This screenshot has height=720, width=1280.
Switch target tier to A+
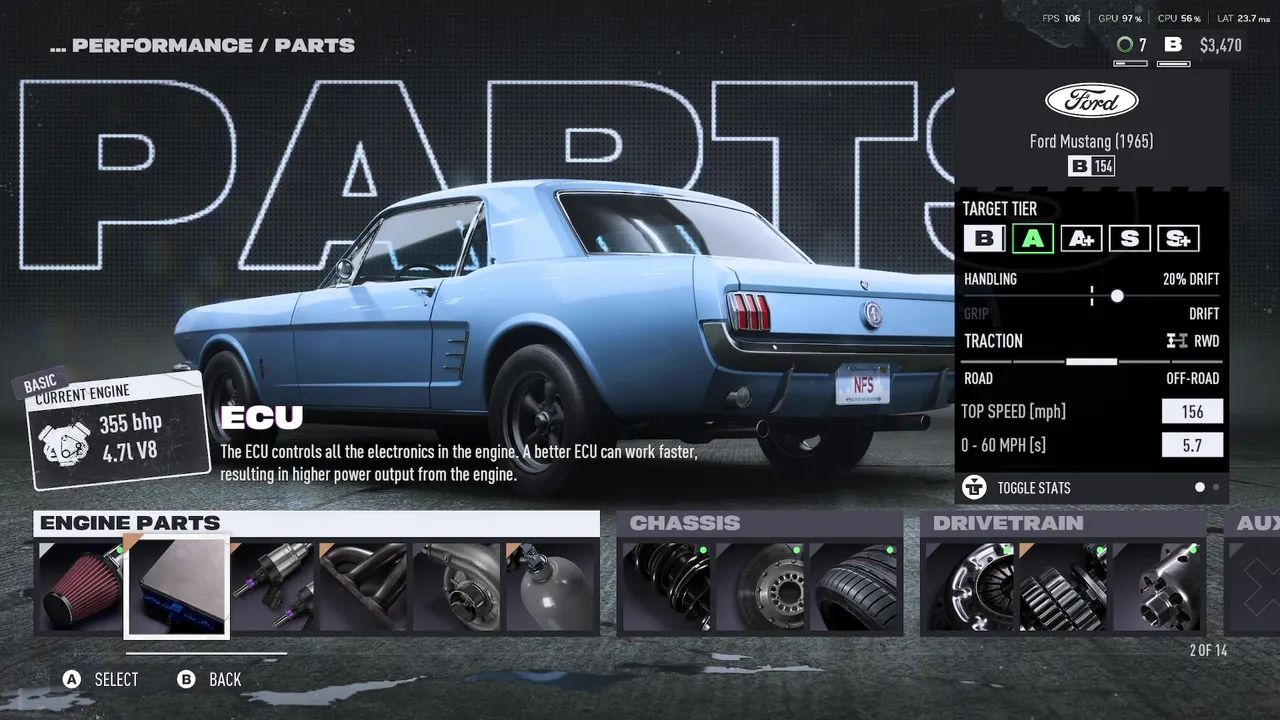click(x=1081, y=239)
